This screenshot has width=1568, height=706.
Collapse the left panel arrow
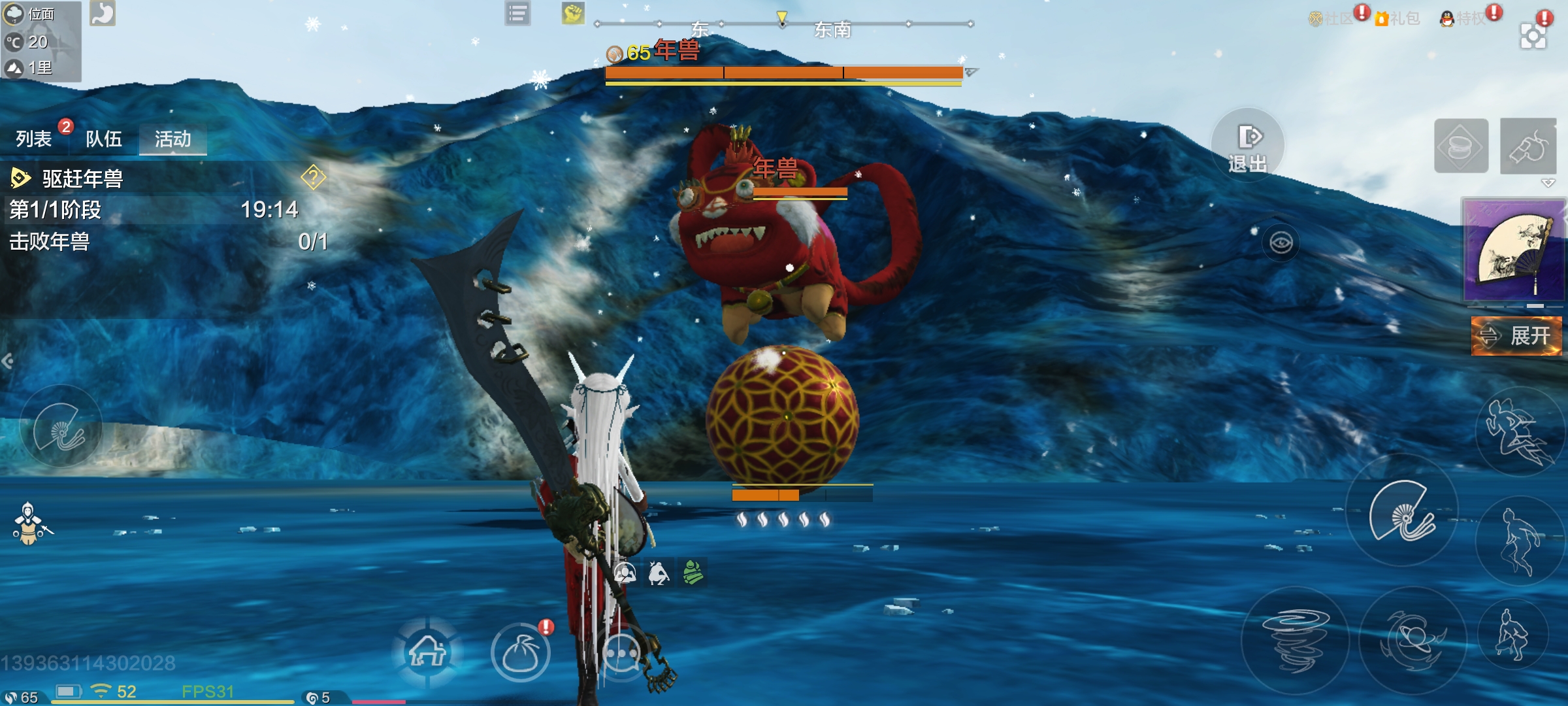8,361
